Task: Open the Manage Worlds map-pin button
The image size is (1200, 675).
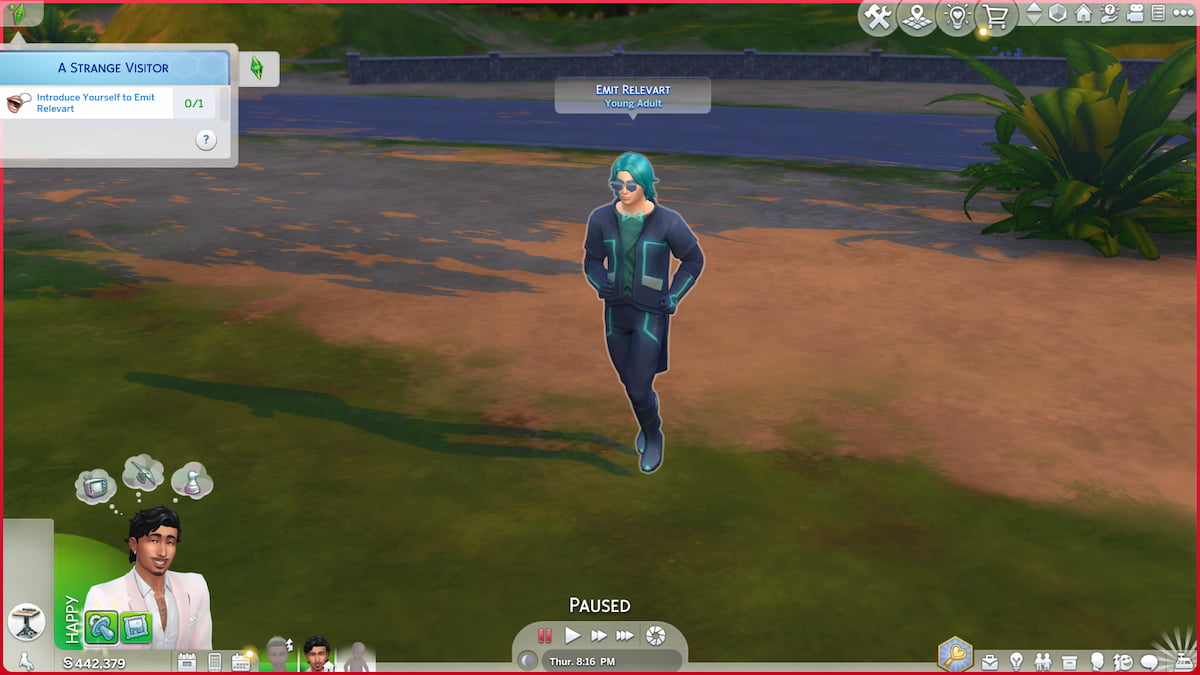Action: point(918,18)
